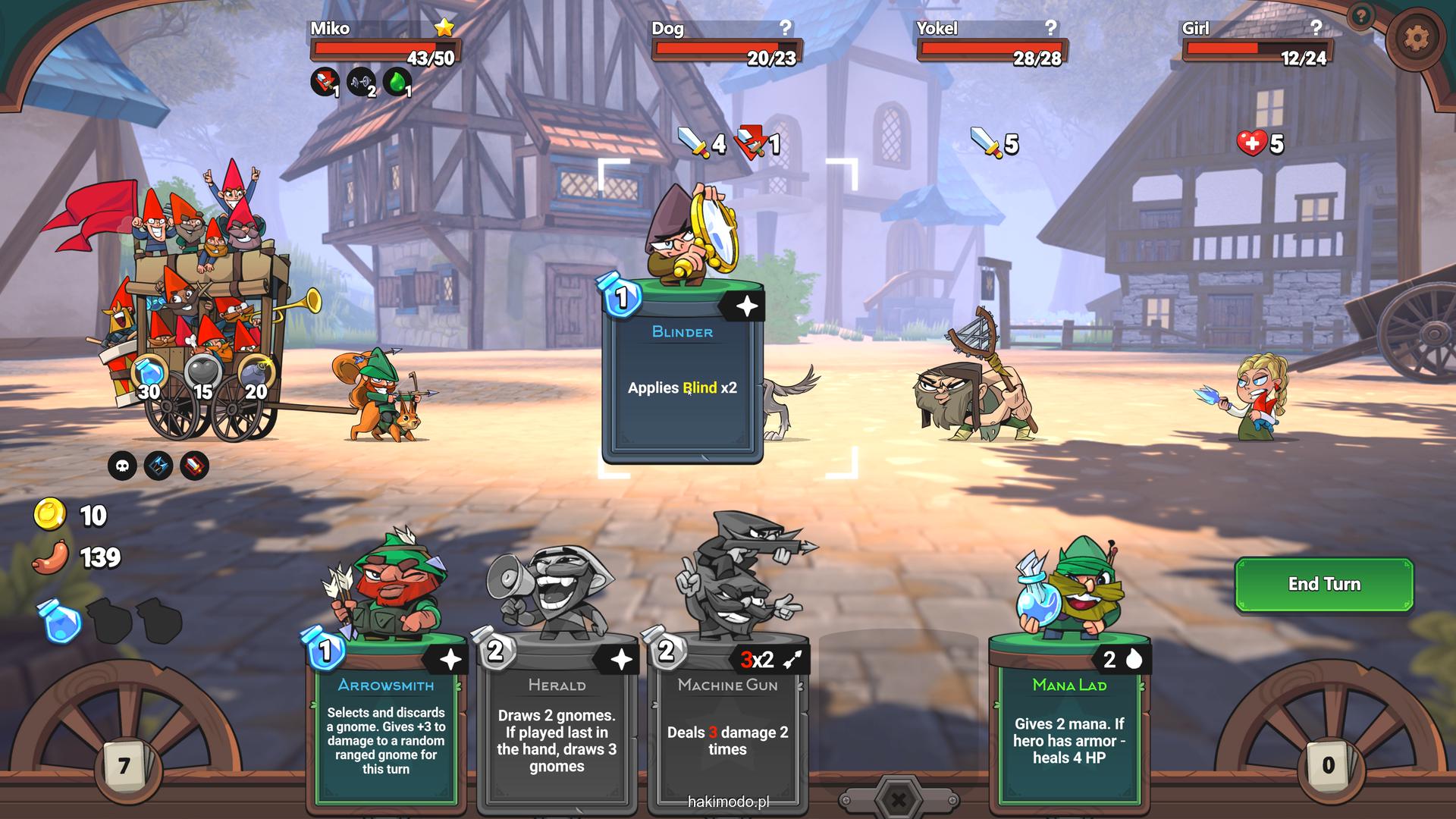
Task: Show info for the Yokel enemy question mark
Action: (1050, 28)
